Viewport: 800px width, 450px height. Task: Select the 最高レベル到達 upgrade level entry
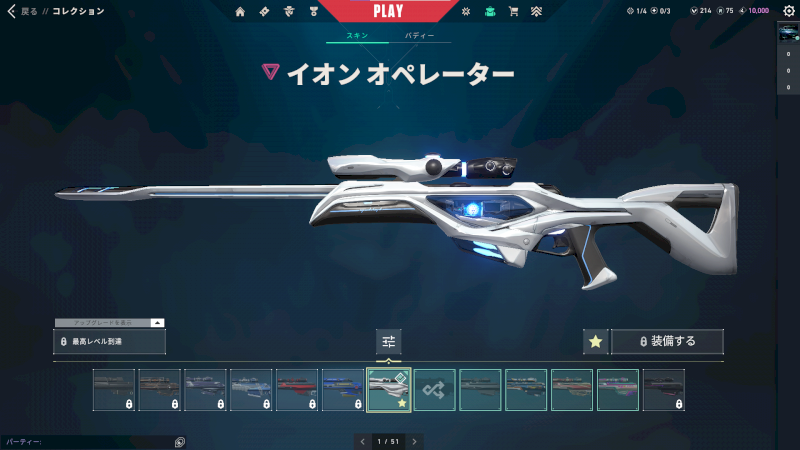click(110, 342)
